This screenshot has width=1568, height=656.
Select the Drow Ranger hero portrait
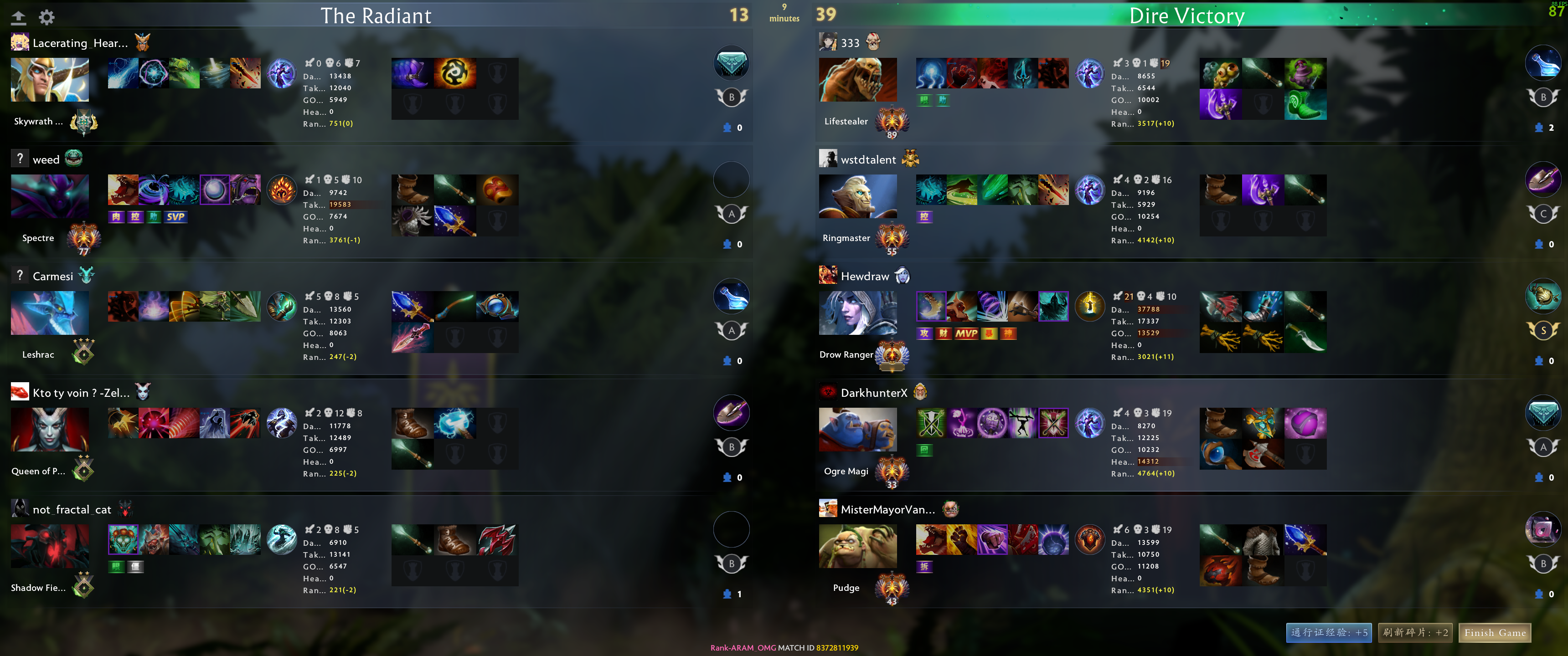pyautogui.click(x=858, y=313)
